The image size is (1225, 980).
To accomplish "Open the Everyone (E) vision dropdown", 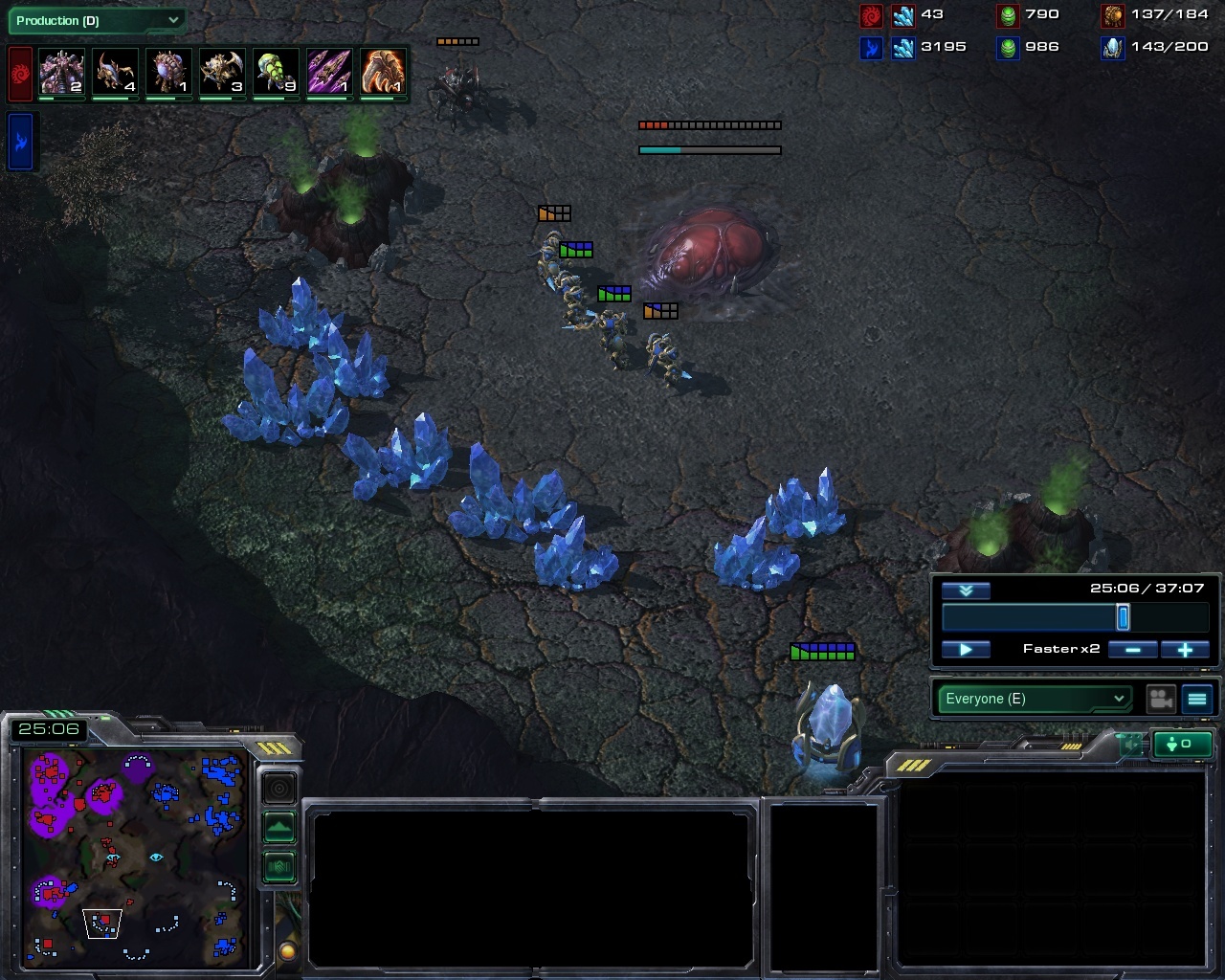I will pos(1034,699).
